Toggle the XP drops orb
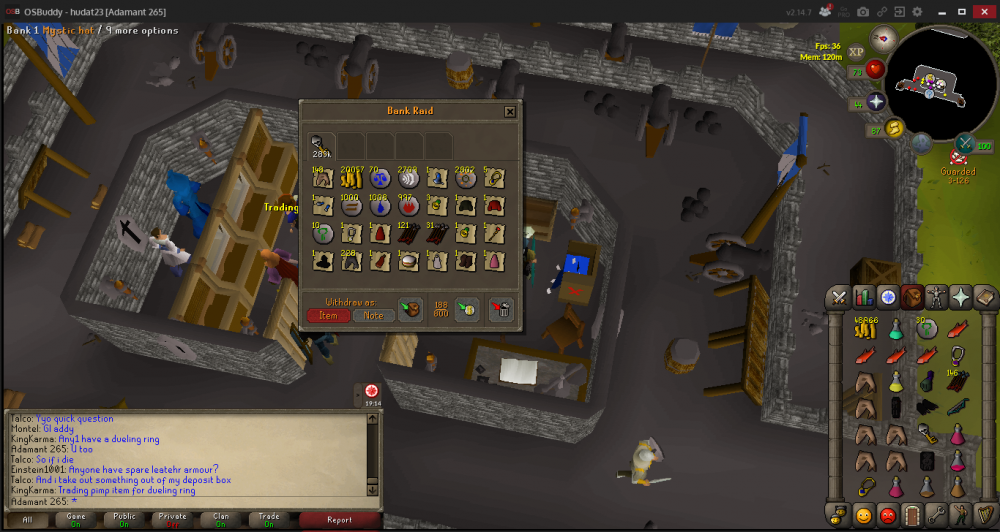Screen dimensions: 1000x532 tap(857, 52)
